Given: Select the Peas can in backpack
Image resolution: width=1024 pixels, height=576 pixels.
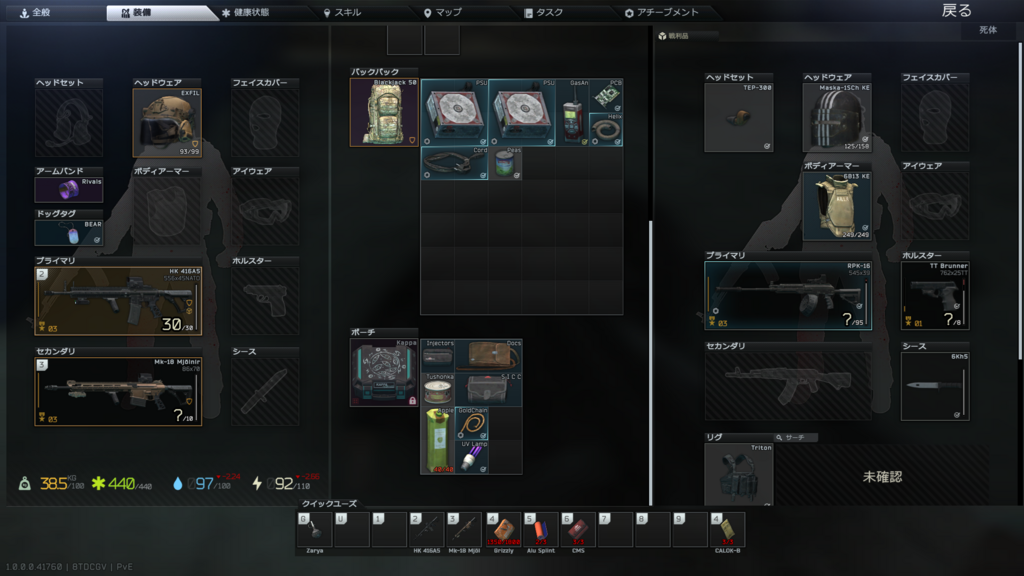Looking at the screenshot, I should coord(506,164).
